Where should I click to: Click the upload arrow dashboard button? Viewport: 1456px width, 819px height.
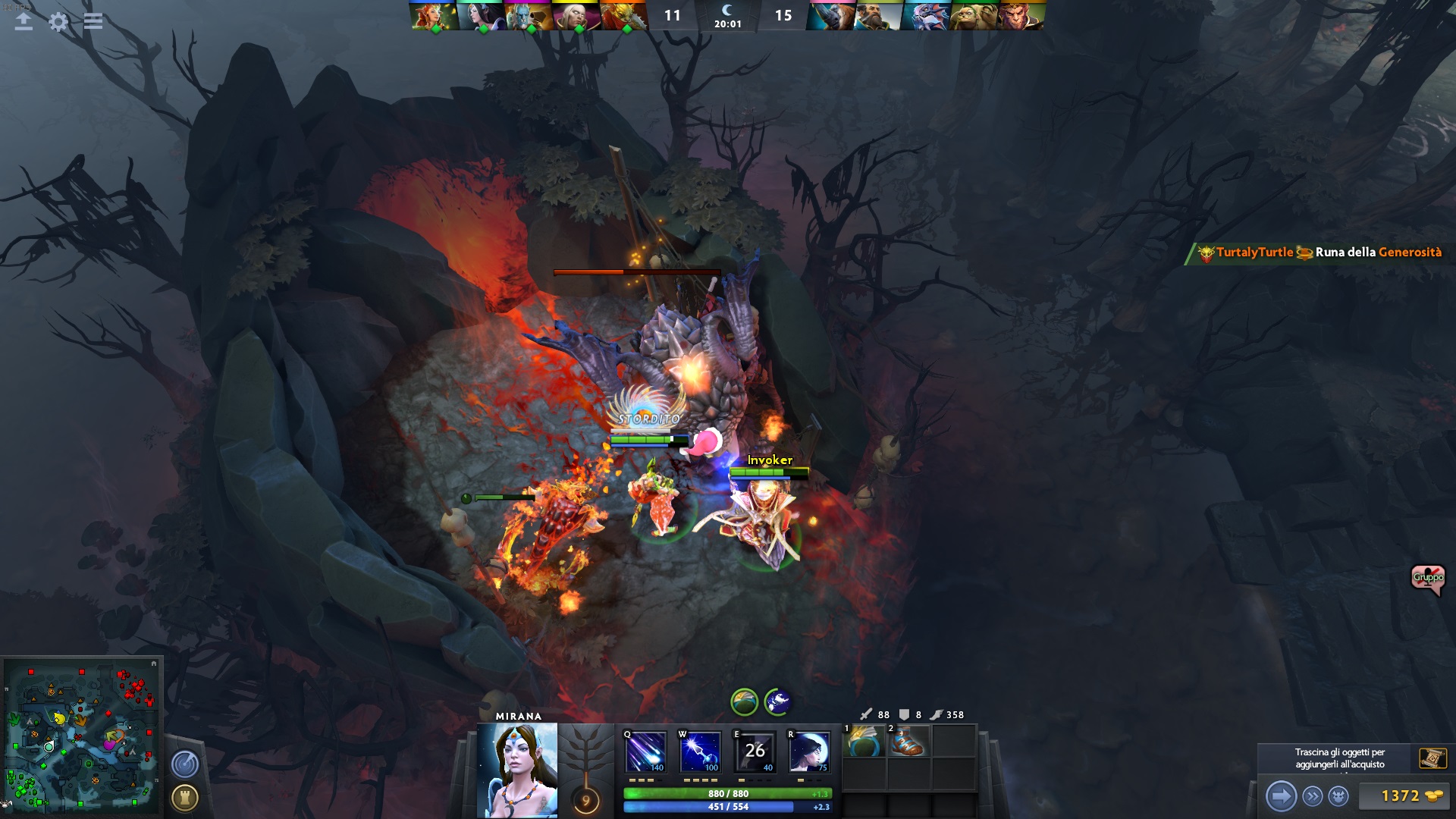[24, 21]
